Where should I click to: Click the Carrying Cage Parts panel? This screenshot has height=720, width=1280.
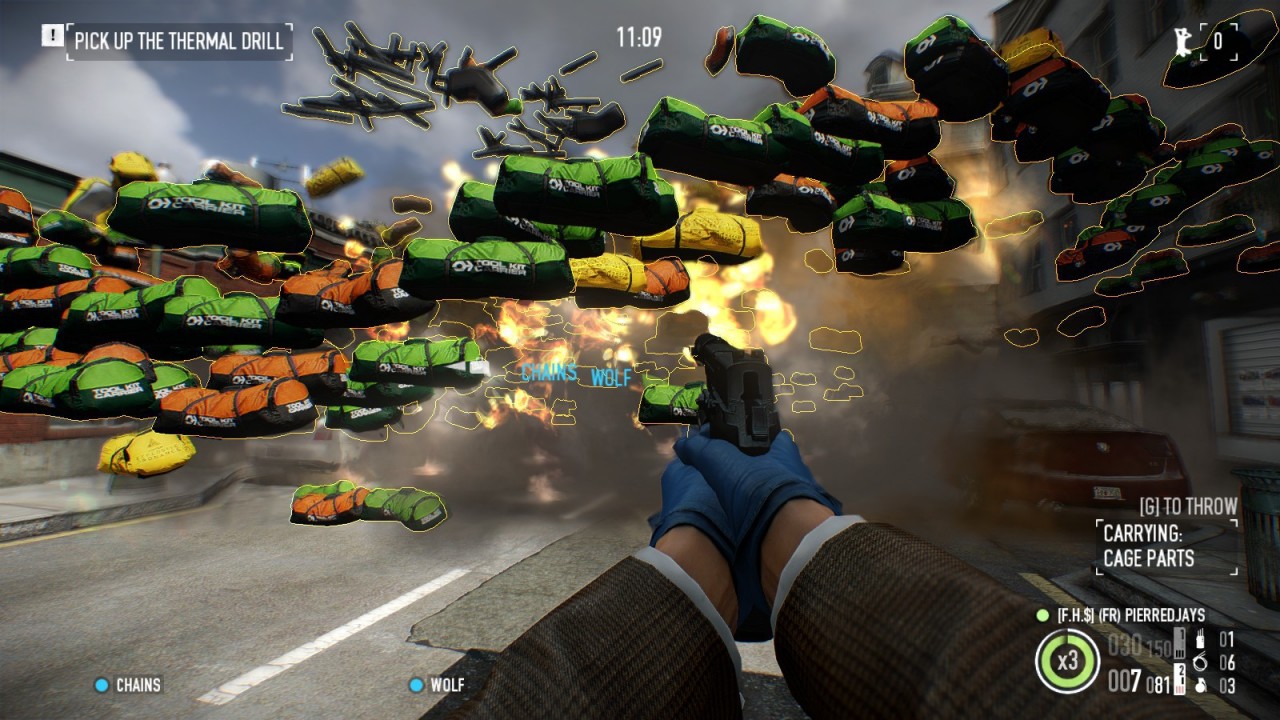click(x=1168, y=546)
